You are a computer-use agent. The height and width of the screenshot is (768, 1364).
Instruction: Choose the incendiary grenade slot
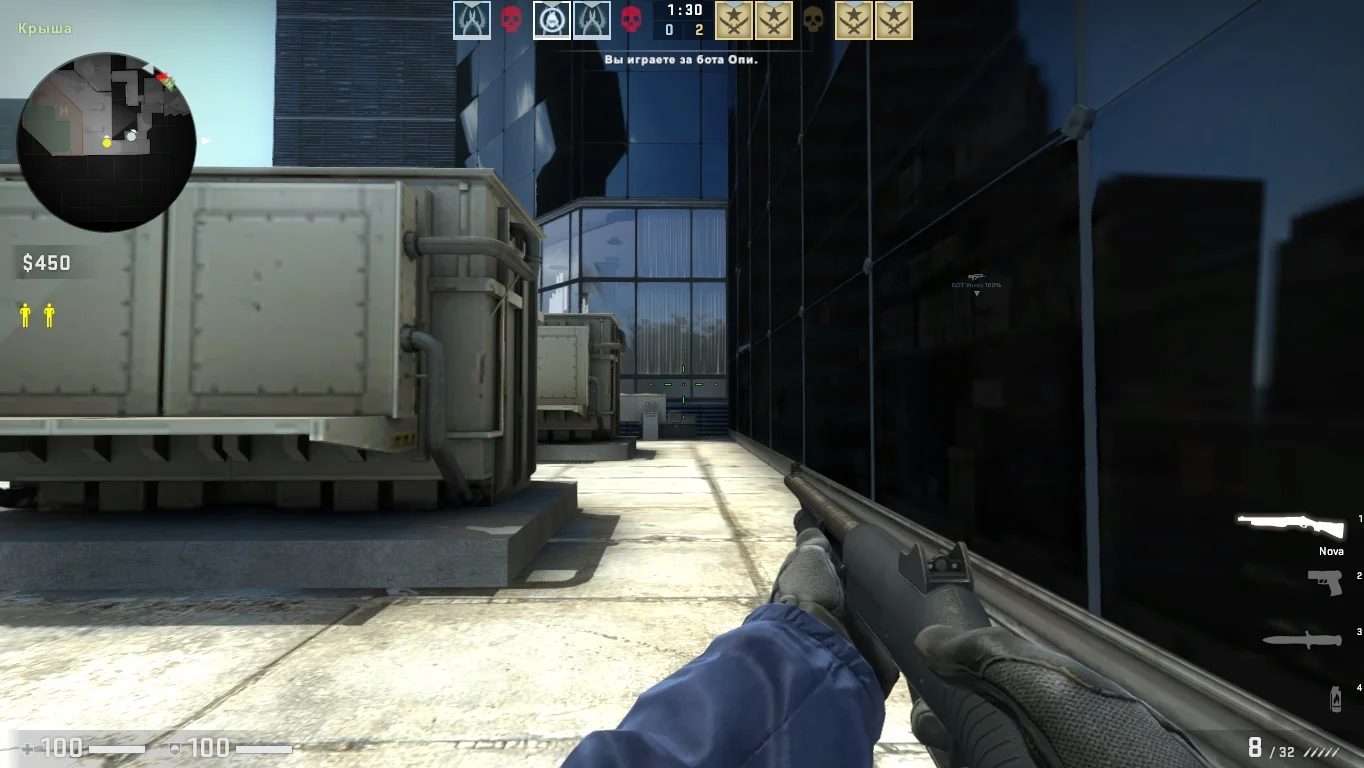click(x=1335, y=699)
